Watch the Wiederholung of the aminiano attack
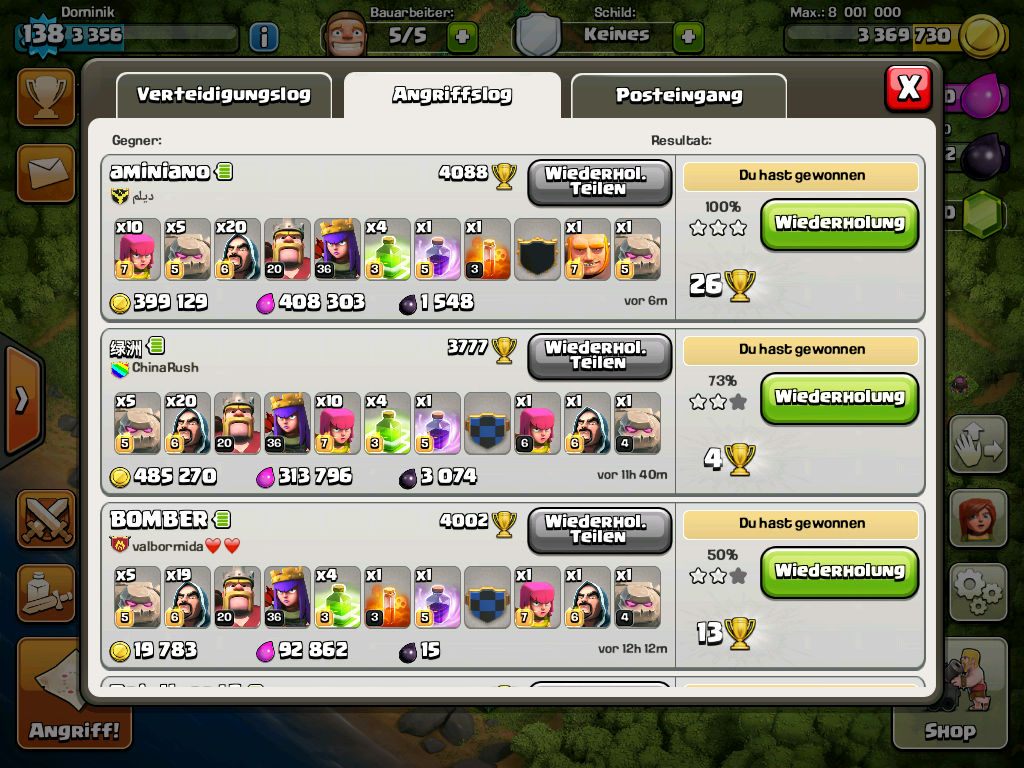 839,224
